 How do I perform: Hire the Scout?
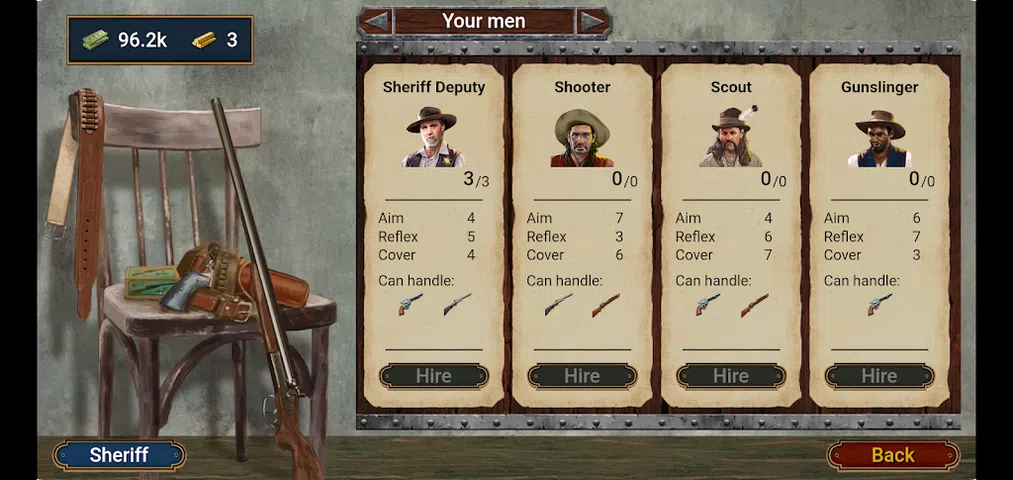tap(731, 376)
